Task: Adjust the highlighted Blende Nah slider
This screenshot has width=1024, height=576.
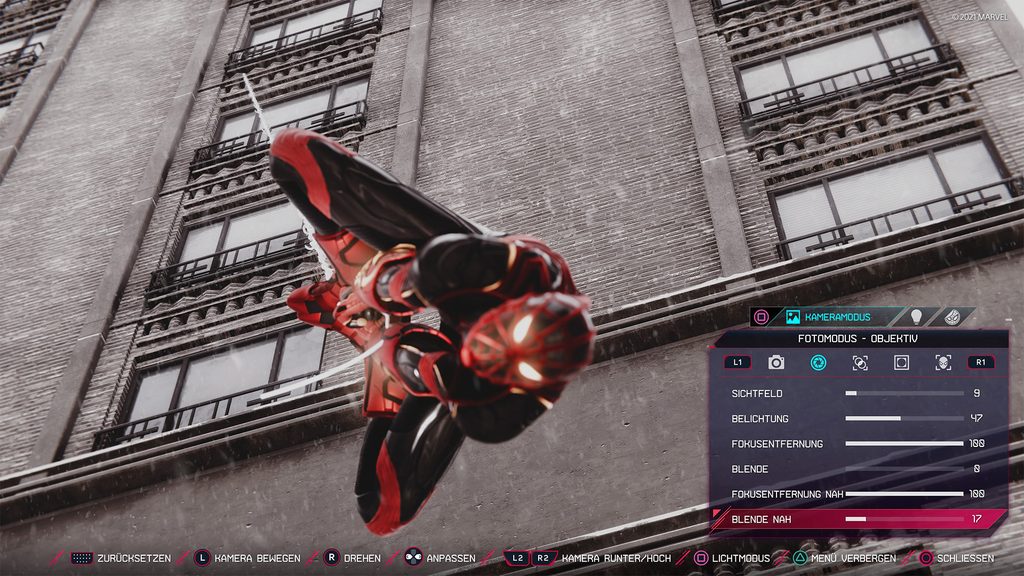Action: (x=904, y=519)
